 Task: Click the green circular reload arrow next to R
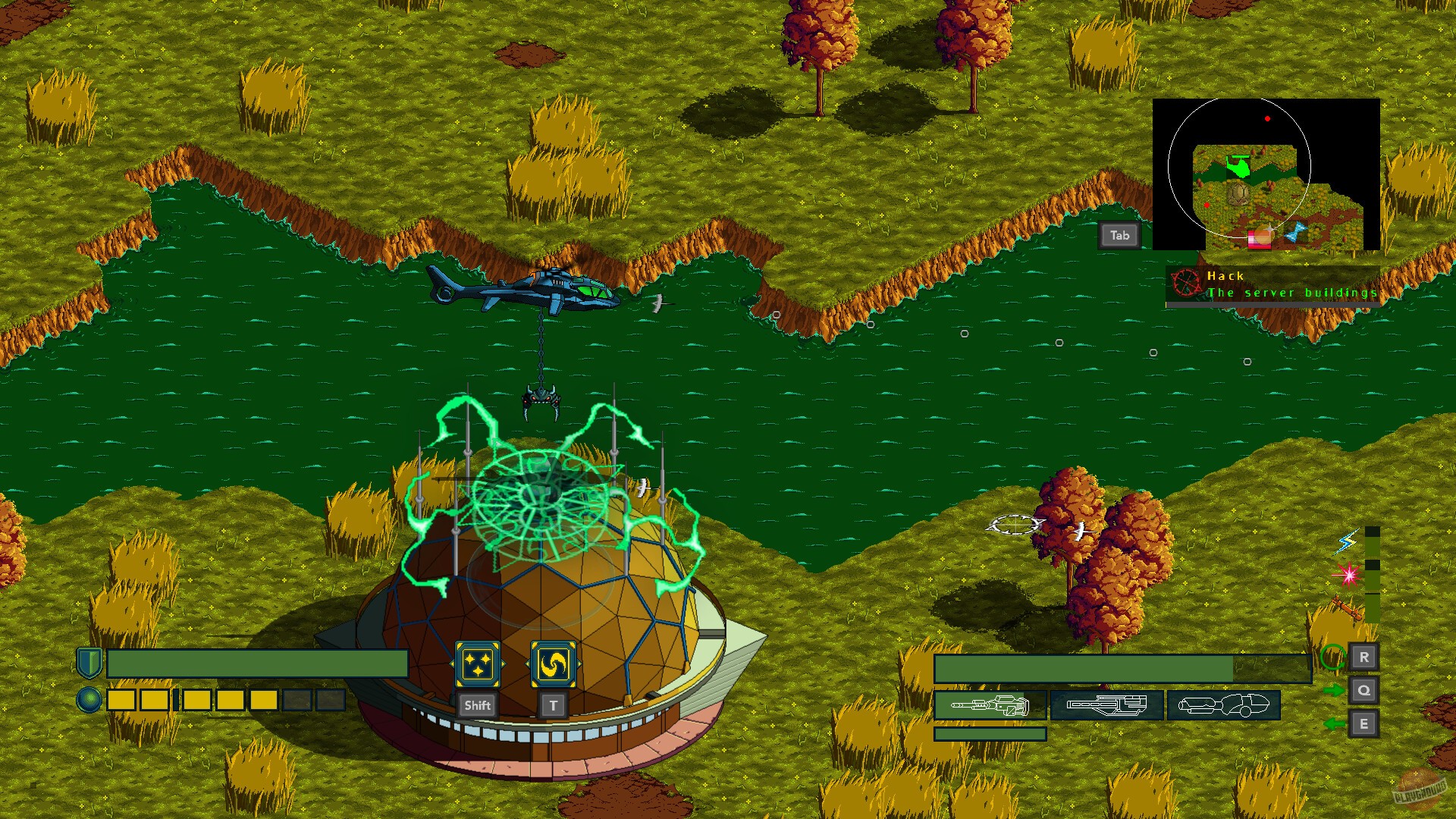(1332, 658)
